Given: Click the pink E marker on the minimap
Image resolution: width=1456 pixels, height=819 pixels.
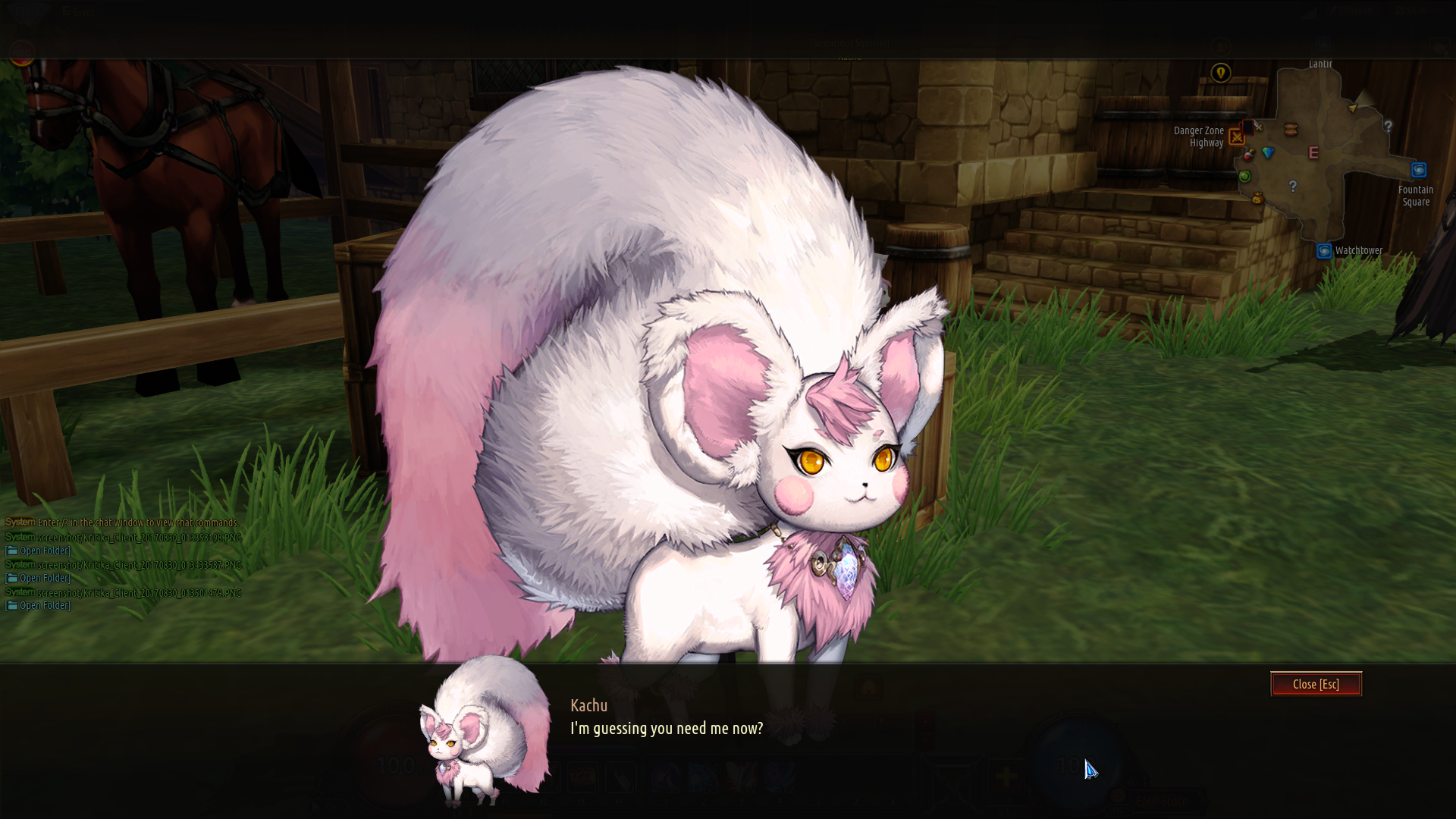Looking at the screenshot, I should (1314, 153).
